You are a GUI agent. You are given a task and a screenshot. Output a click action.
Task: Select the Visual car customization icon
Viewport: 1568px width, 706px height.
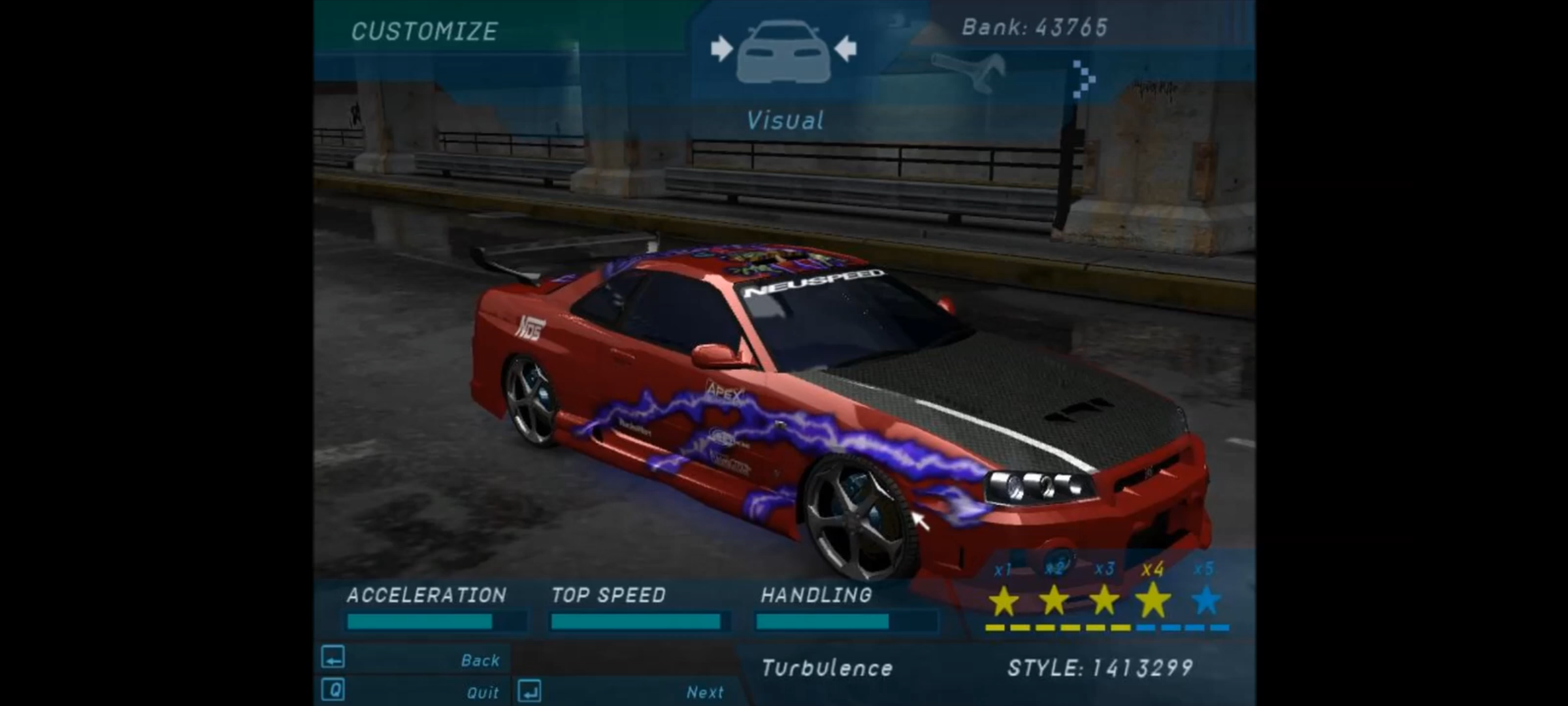click(x=783, y=52)
